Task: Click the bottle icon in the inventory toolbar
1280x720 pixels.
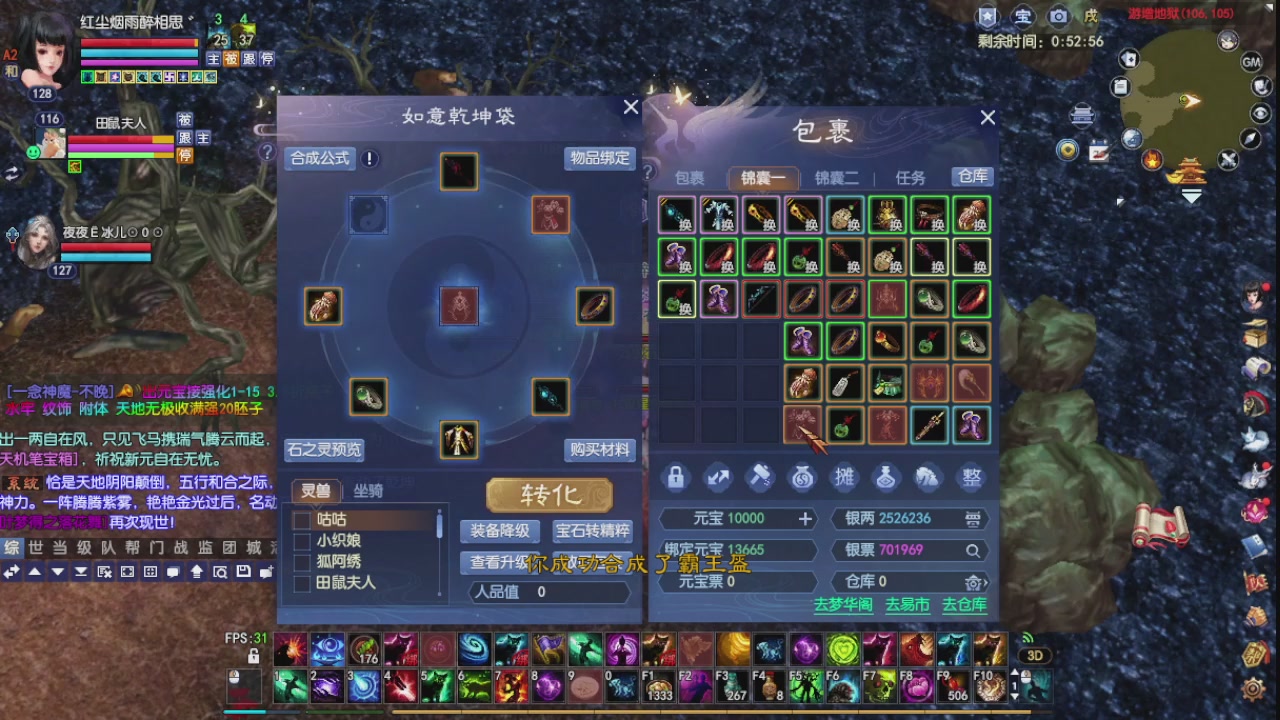Action: pyautogui.click(x=887, y=478)
